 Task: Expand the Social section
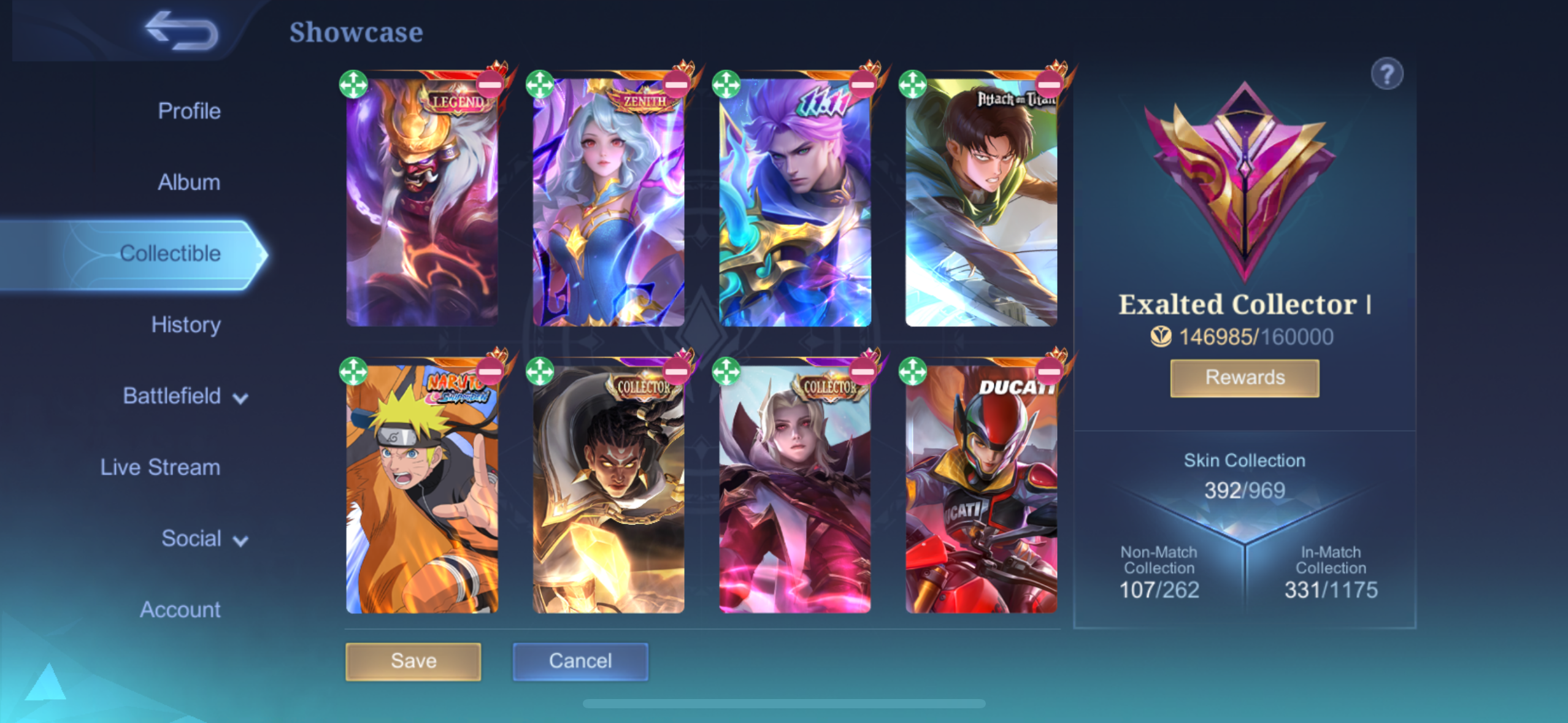(204, 538)
